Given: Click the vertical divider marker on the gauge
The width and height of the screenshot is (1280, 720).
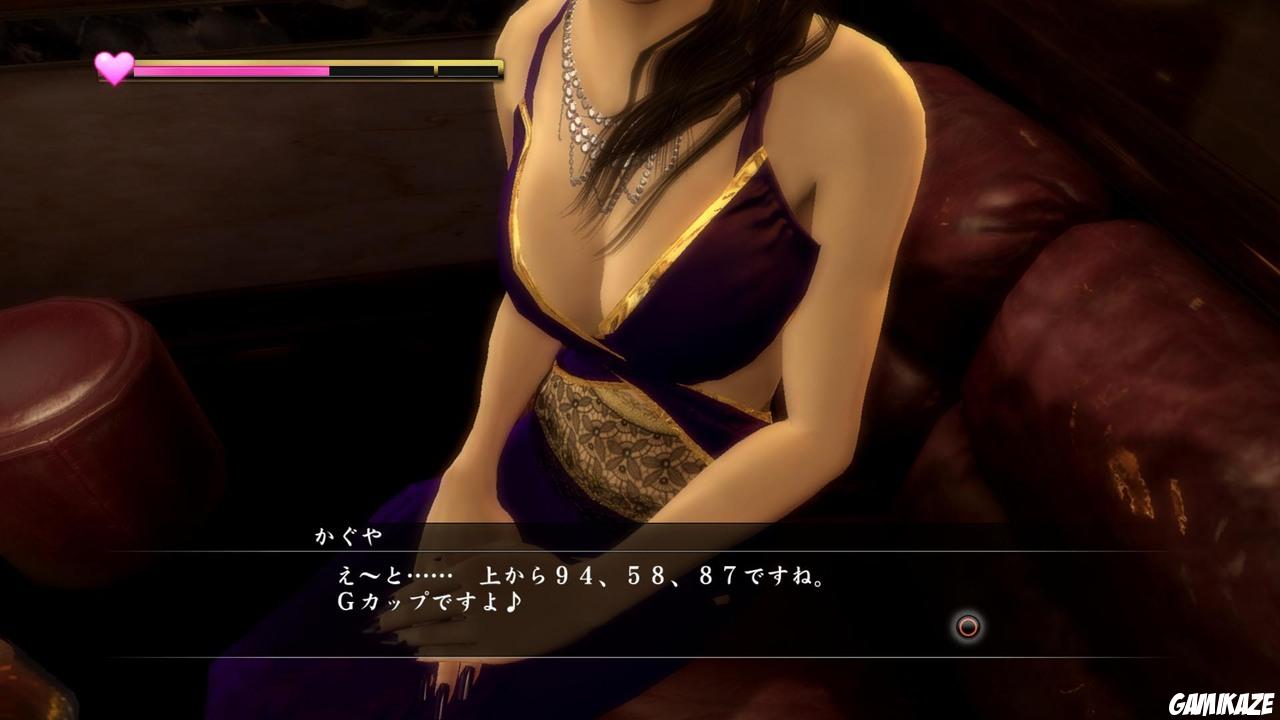Looking at the screenshot, I should [434, 70].
